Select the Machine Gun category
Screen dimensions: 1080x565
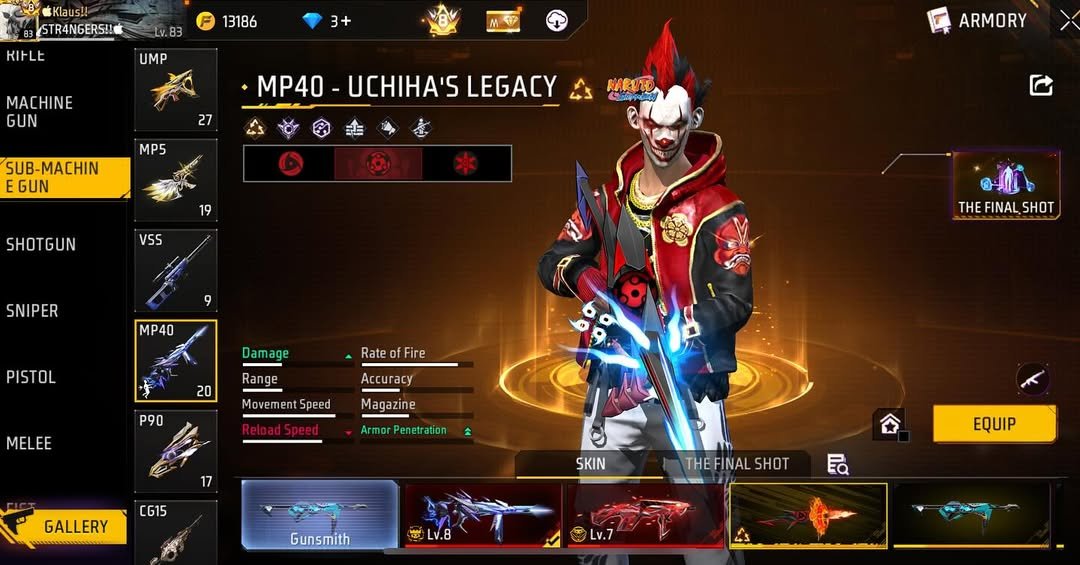coord(40,112)
